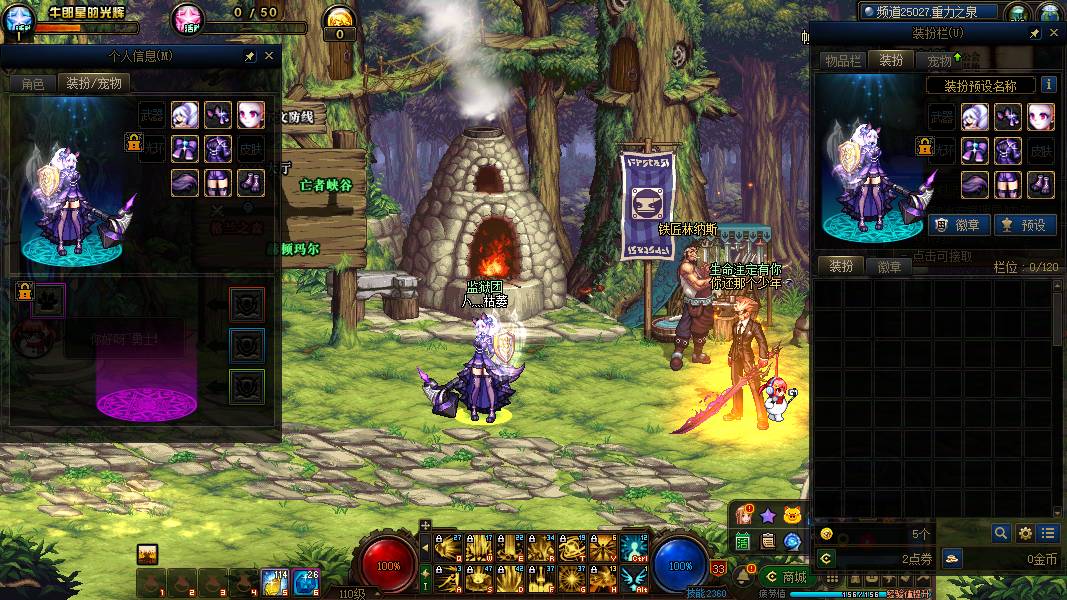Screen dimensions: 1067x600
Task: Open inventory settings gear button
Action: [1025, 533]
